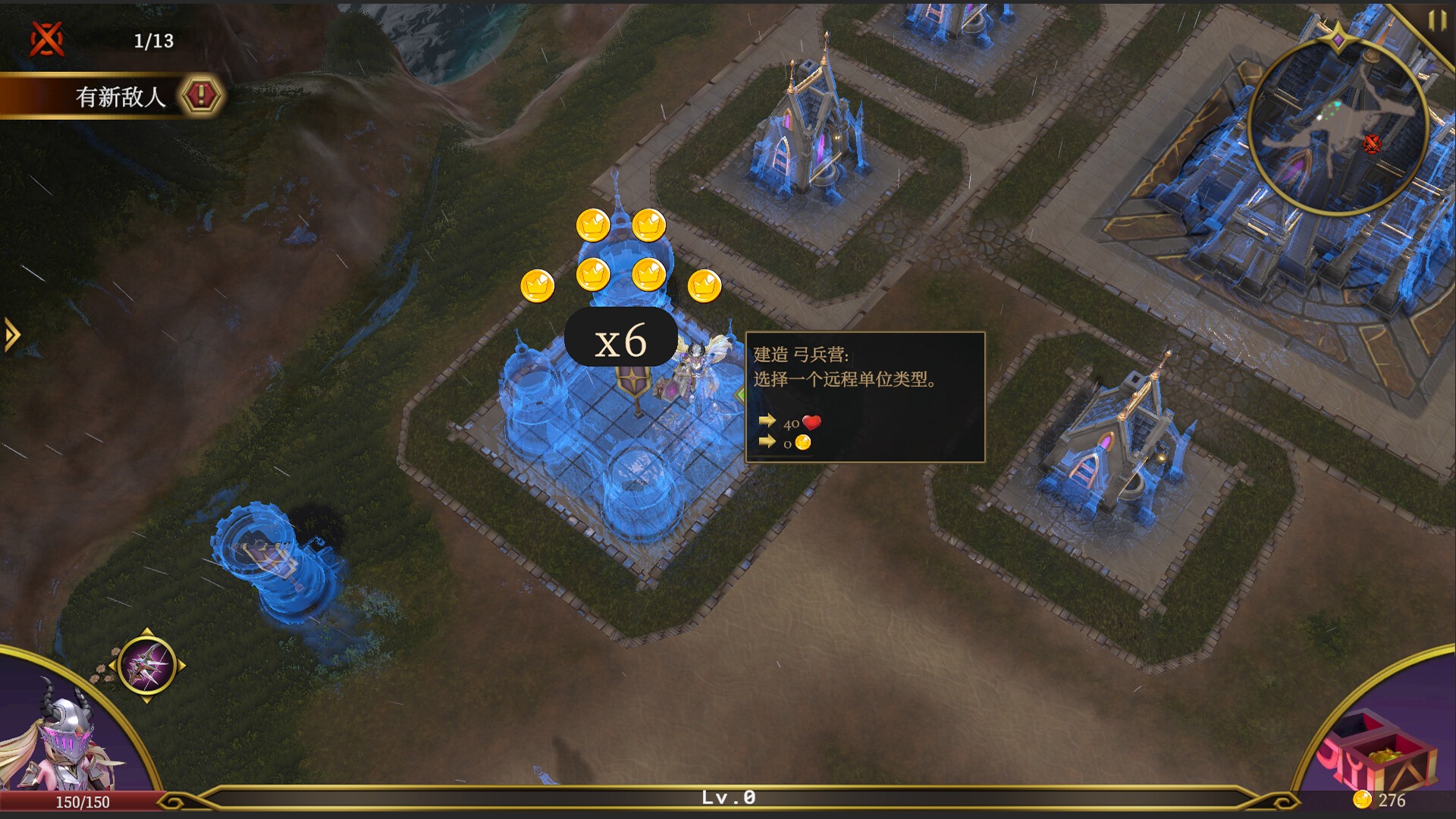Open the circular minimap
This screenshot has height=819, width=1456.
tap(1338, 125)
